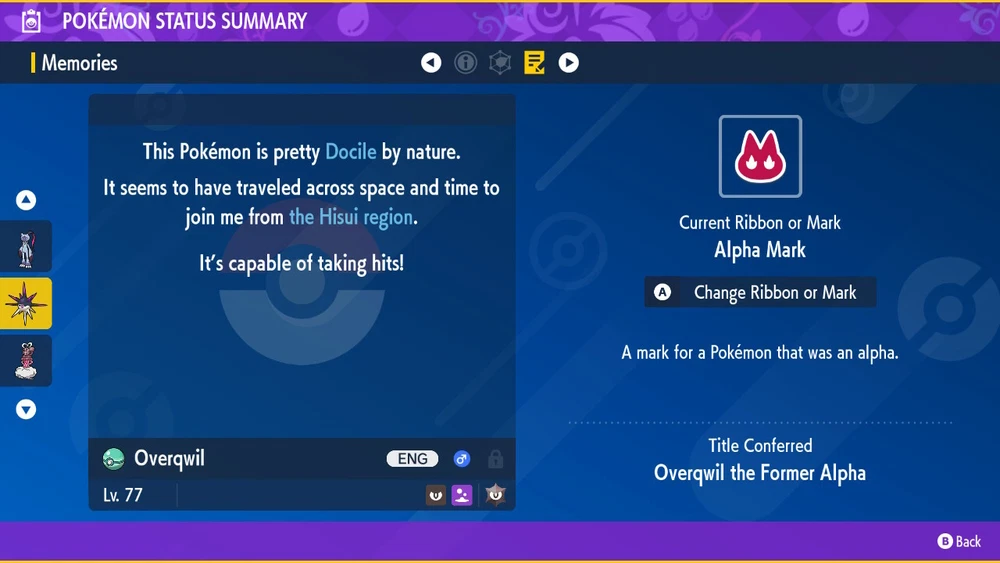
Task: Click the brown Dark type icon
Action: (436, 493)
